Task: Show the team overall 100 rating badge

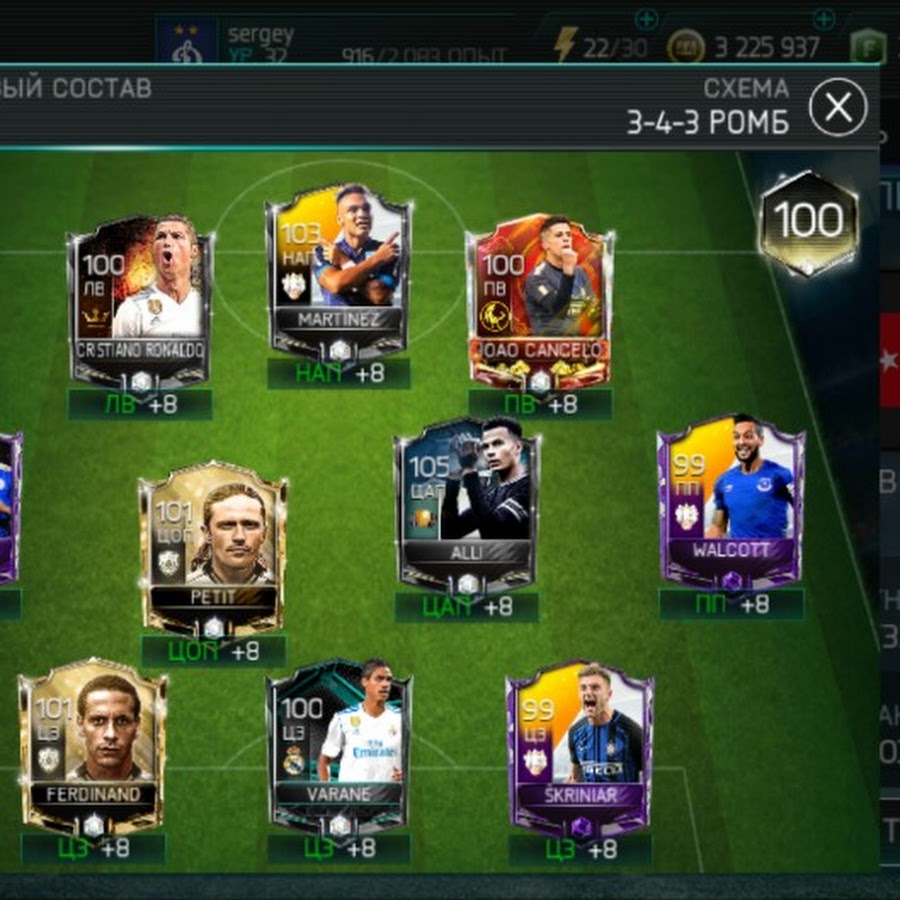Action: click(x=808, y=222)
